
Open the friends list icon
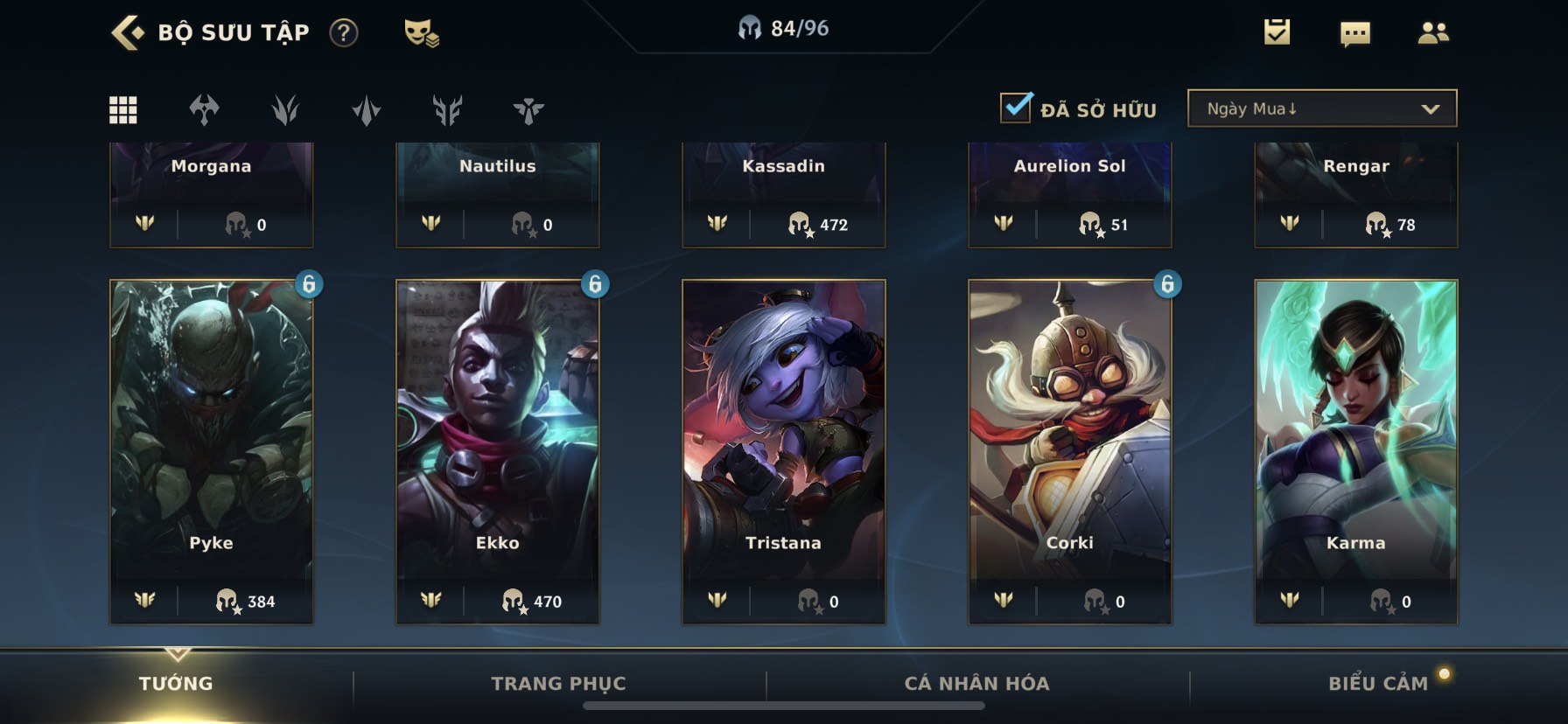tap(1432, 33)
